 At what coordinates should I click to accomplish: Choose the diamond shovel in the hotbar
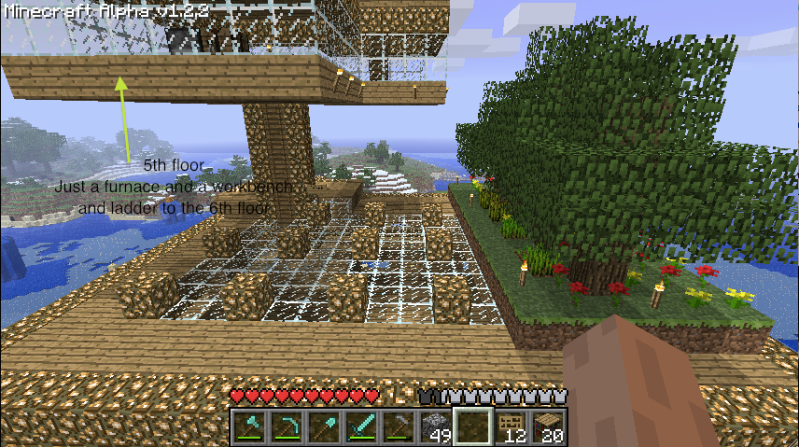point(323,425)
